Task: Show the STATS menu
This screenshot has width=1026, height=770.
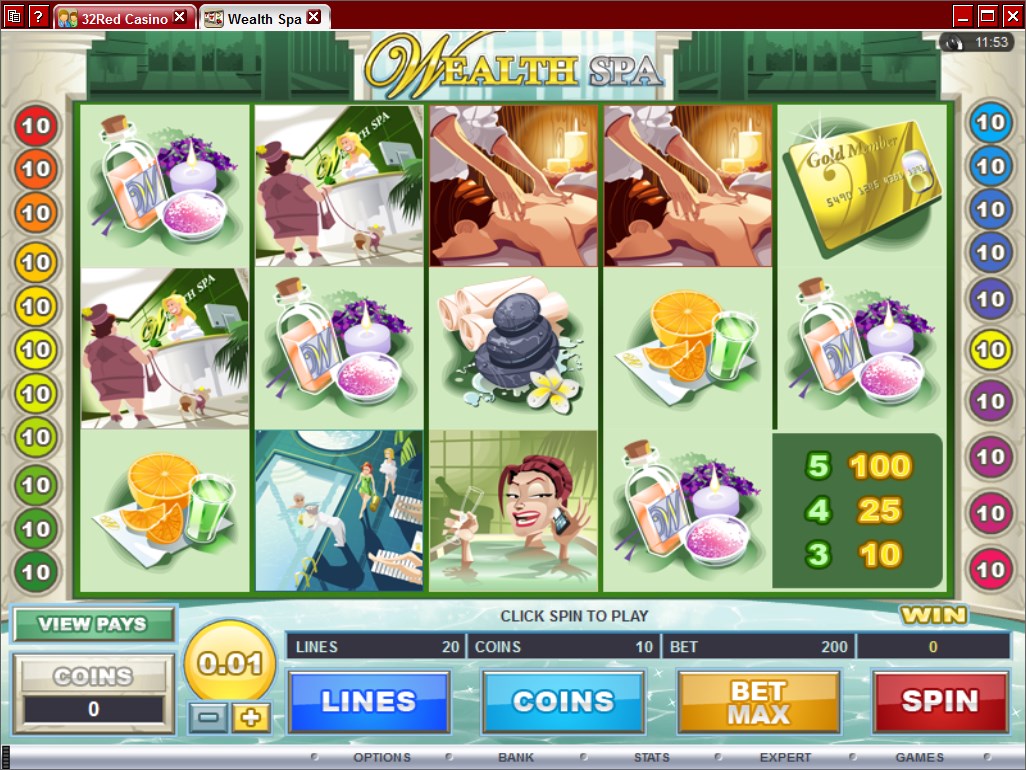Action: 651,758
